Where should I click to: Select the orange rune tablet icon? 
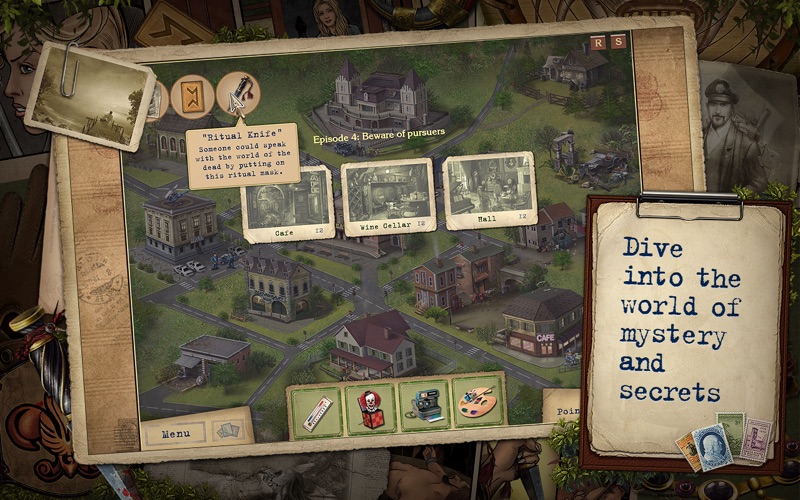[189, 97]
